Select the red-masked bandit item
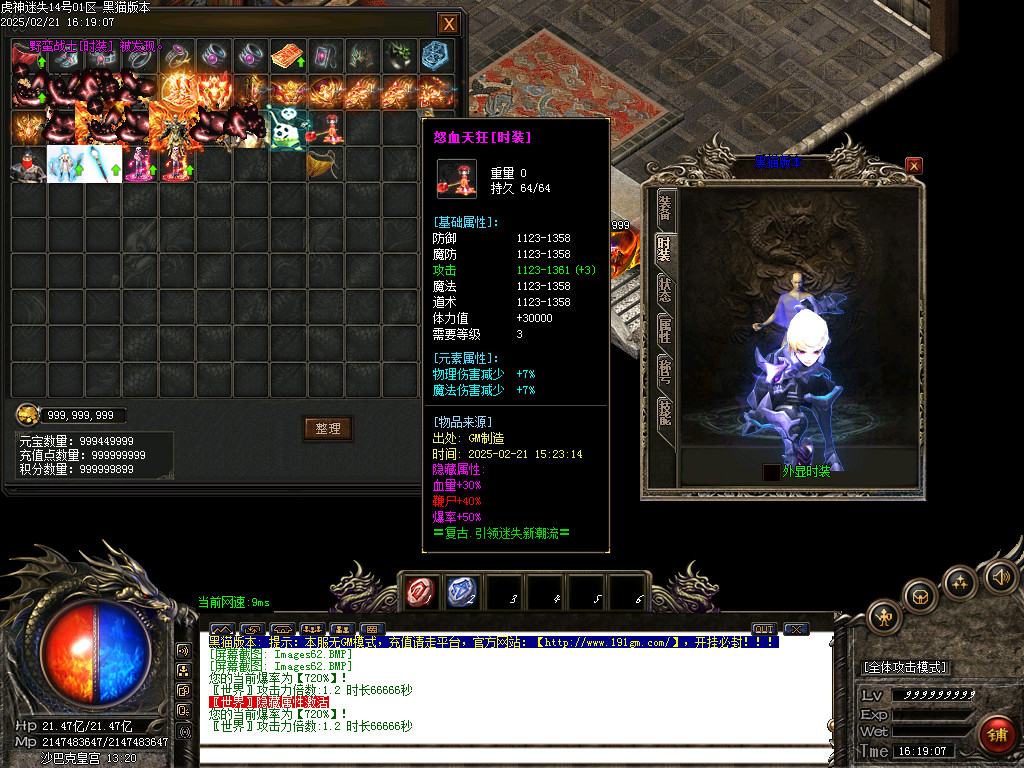This screenshot has width=1024, height=768. click(28, 164)
